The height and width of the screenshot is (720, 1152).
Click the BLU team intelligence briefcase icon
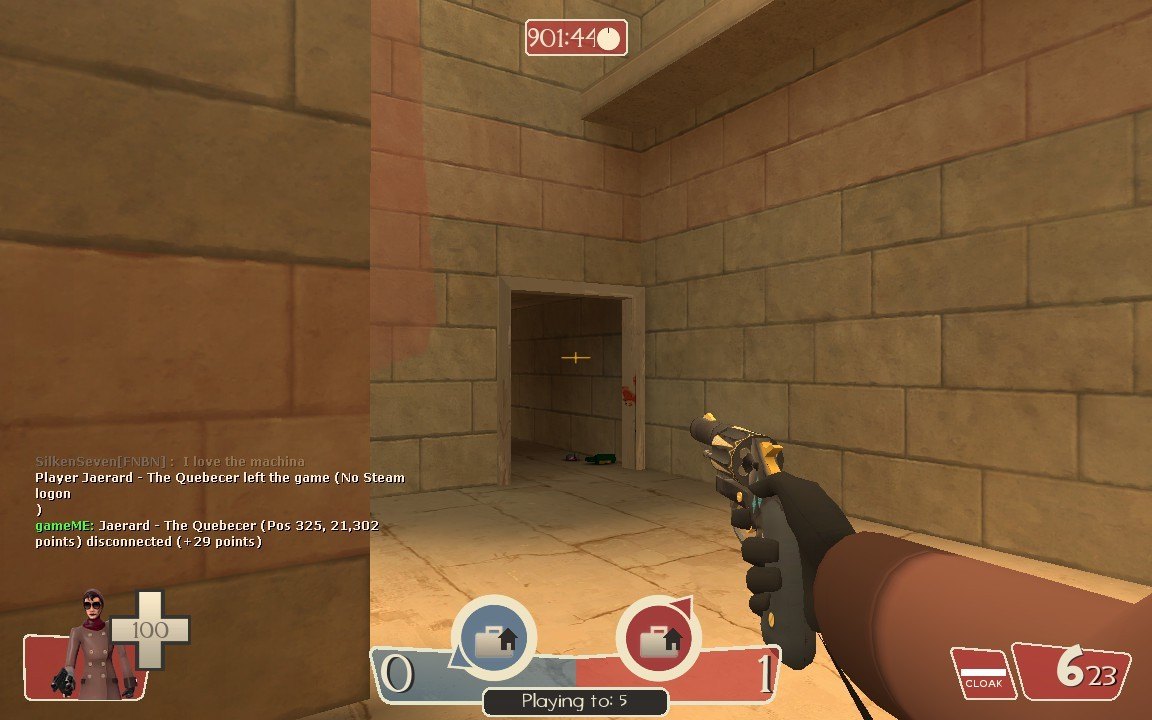coord(494,639)
